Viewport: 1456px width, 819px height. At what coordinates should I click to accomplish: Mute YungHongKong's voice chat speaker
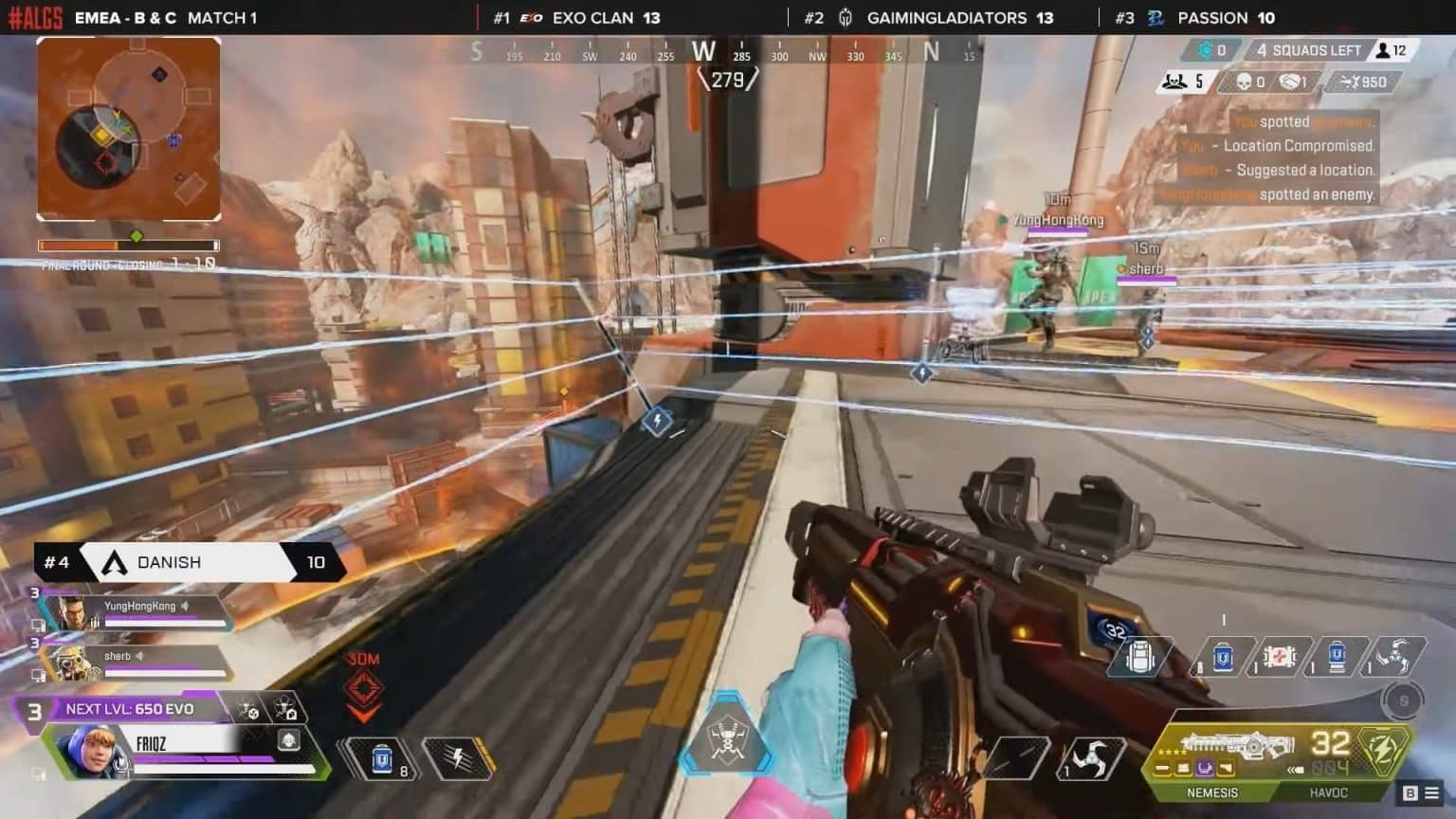(186, 606)
